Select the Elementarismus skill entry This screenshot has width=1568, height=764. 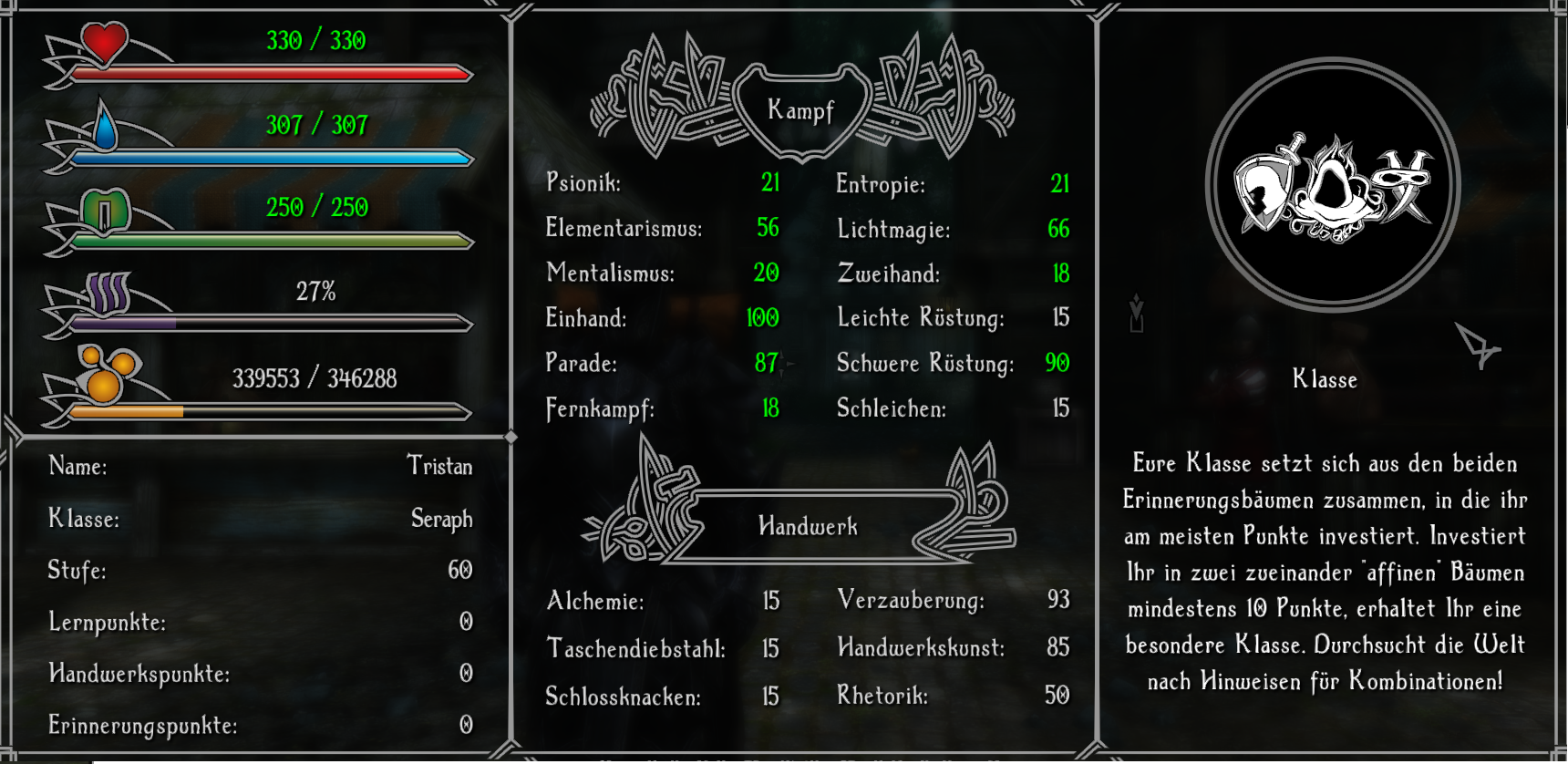click(x=663, y=227)
